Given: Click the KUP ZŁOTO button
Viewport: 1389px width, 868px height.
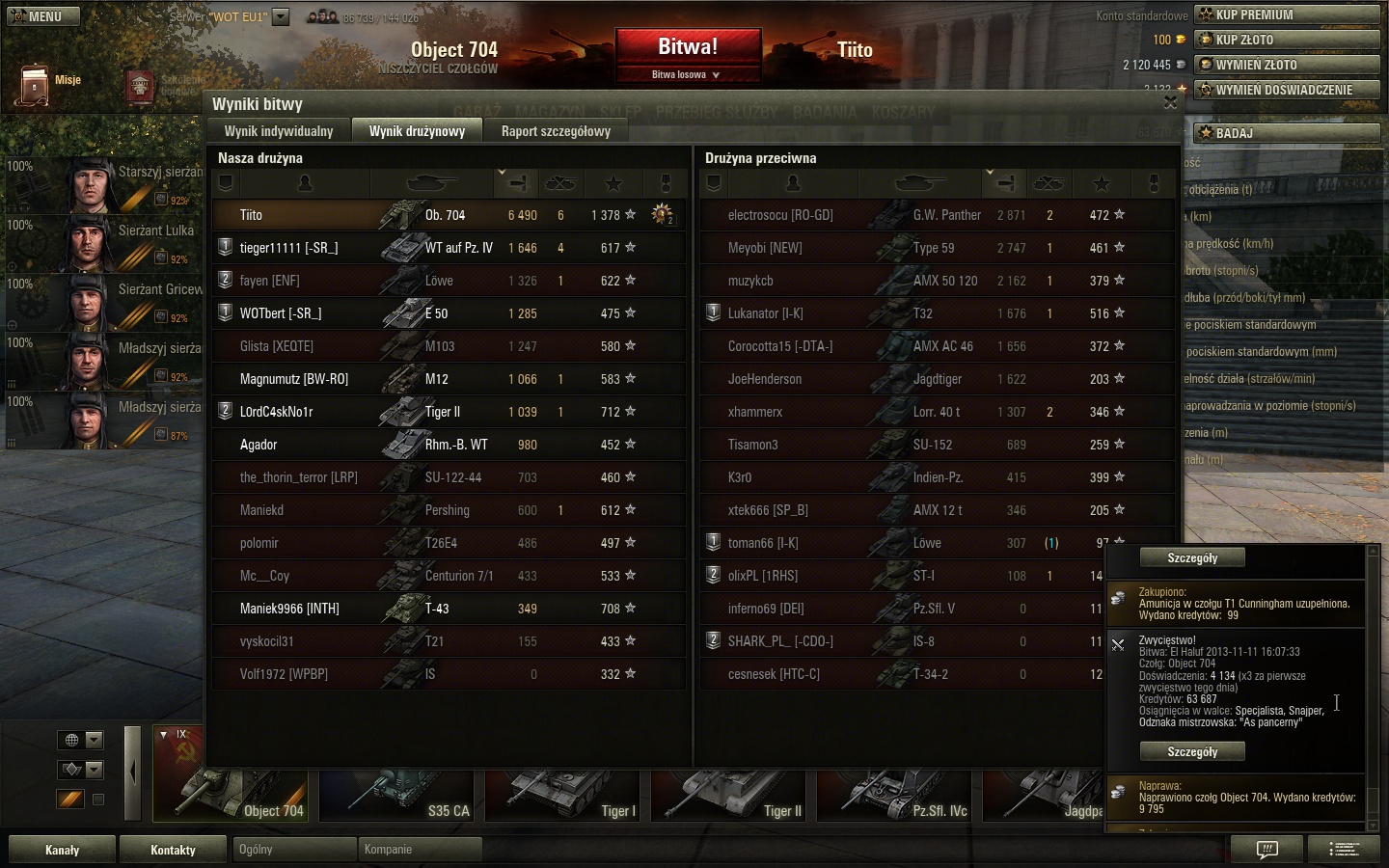Looking at the screenshot, I should tap(1288, 40).
